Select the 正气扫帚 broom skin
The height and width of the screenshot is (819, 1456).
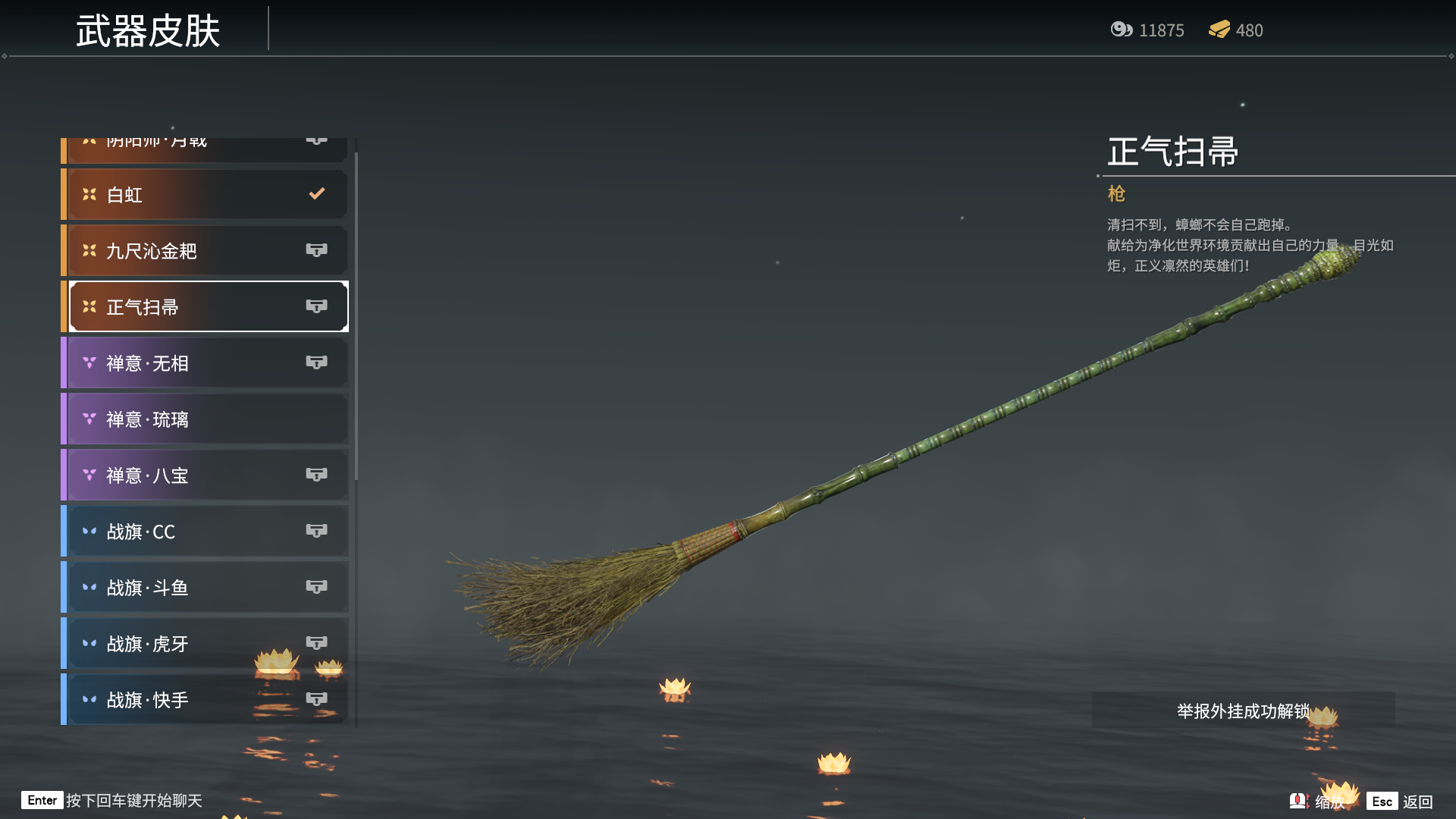206,307
